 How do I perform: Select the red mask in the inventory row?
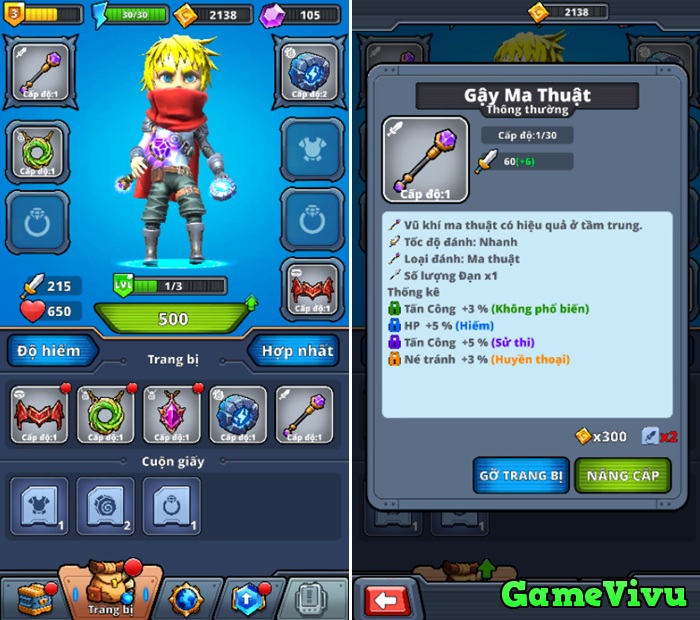(x=39, y=415)
